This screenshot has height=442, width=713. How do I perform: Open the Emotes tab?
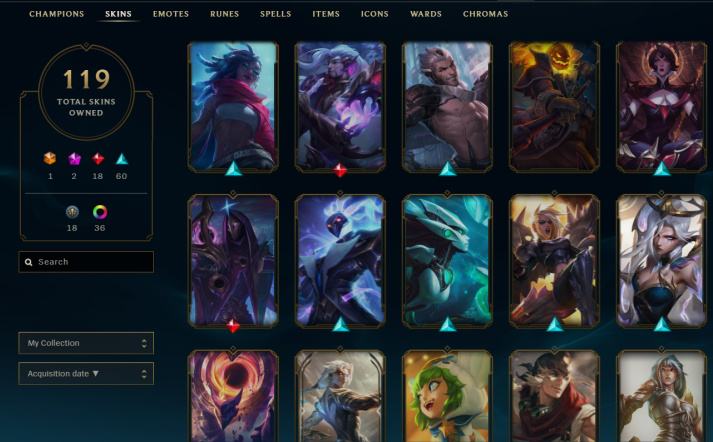tap(171, 14)
